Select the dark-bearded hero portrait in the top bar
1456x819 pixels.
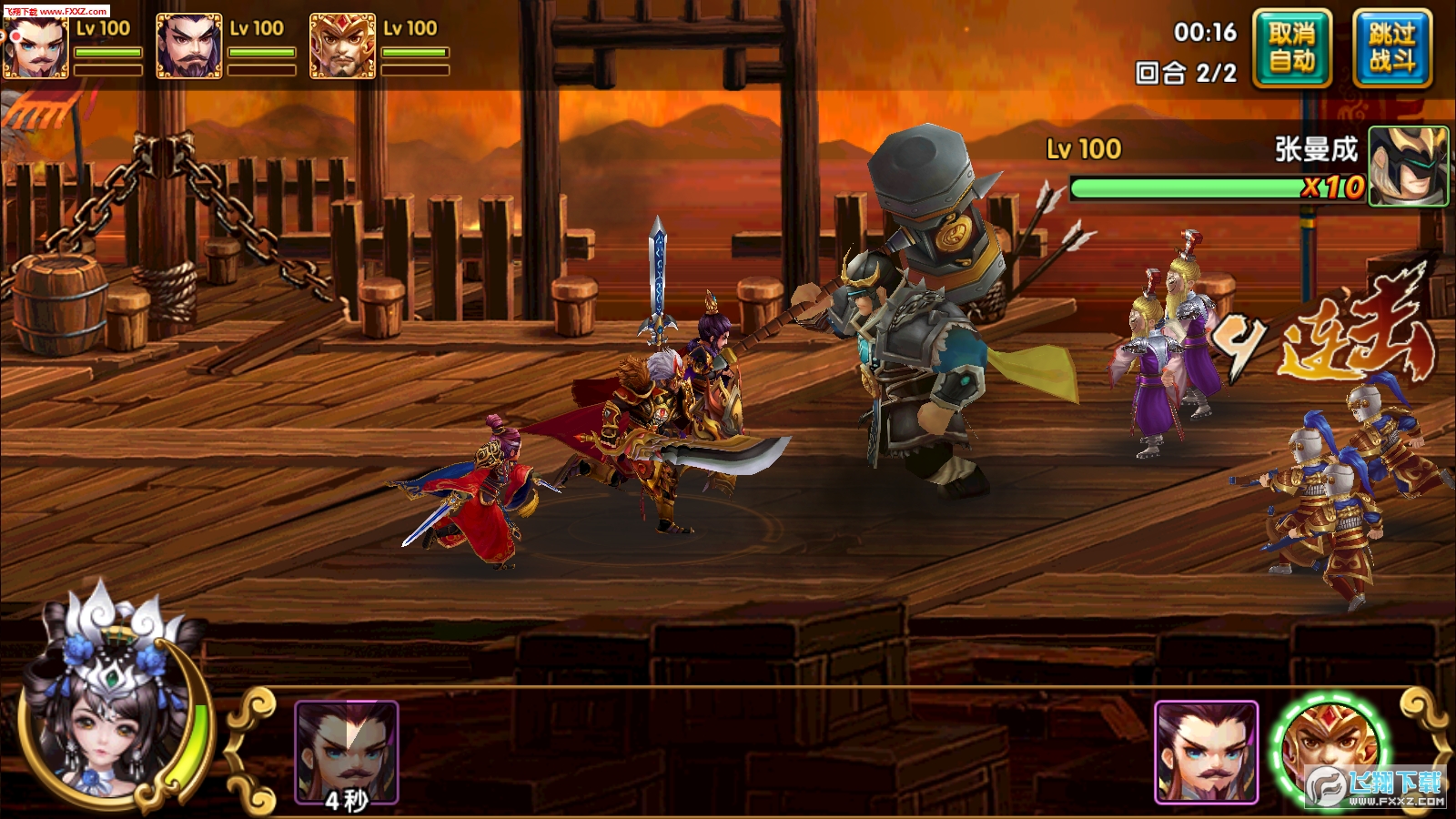point(189,46)
